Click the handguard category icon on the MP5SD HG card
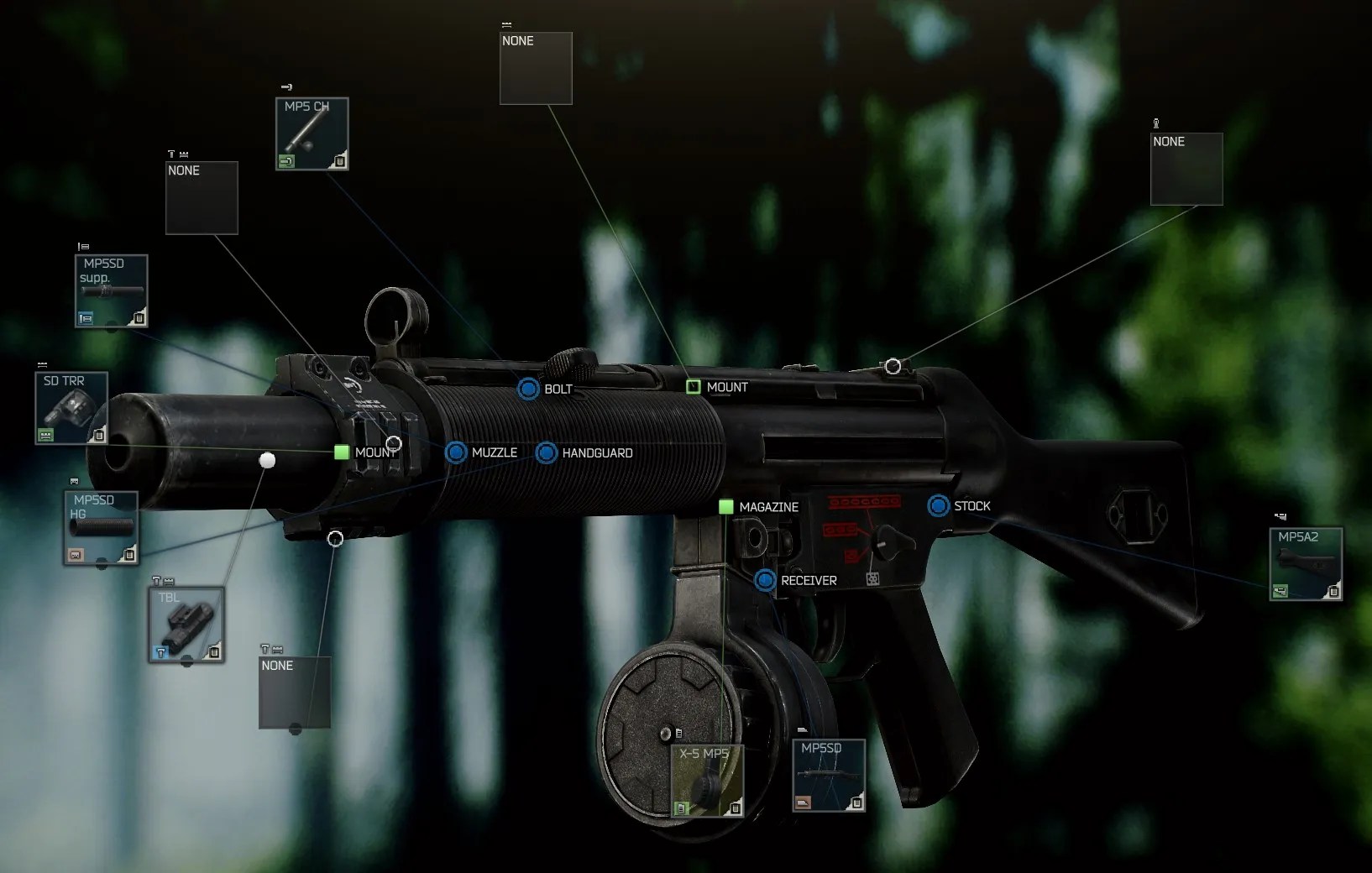 pos(75,555)
